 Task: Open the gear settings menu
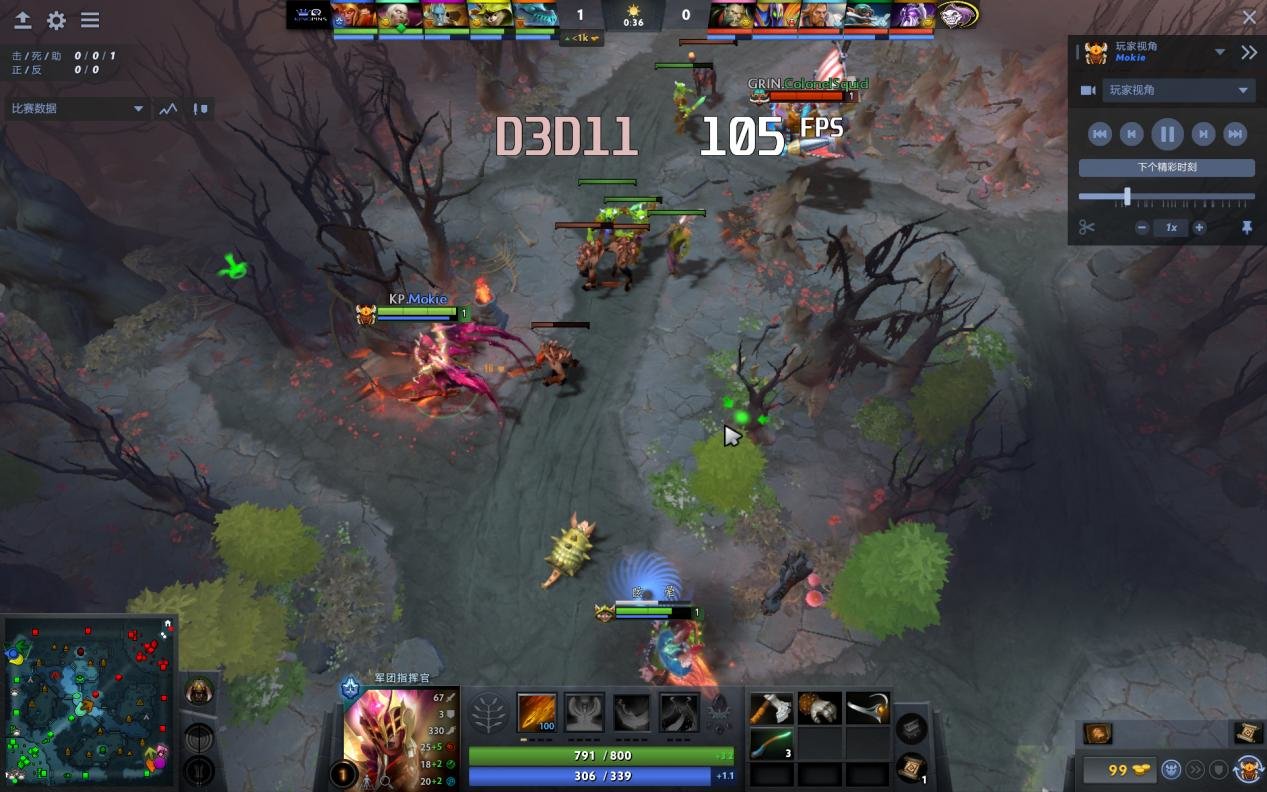coord(56,20)
